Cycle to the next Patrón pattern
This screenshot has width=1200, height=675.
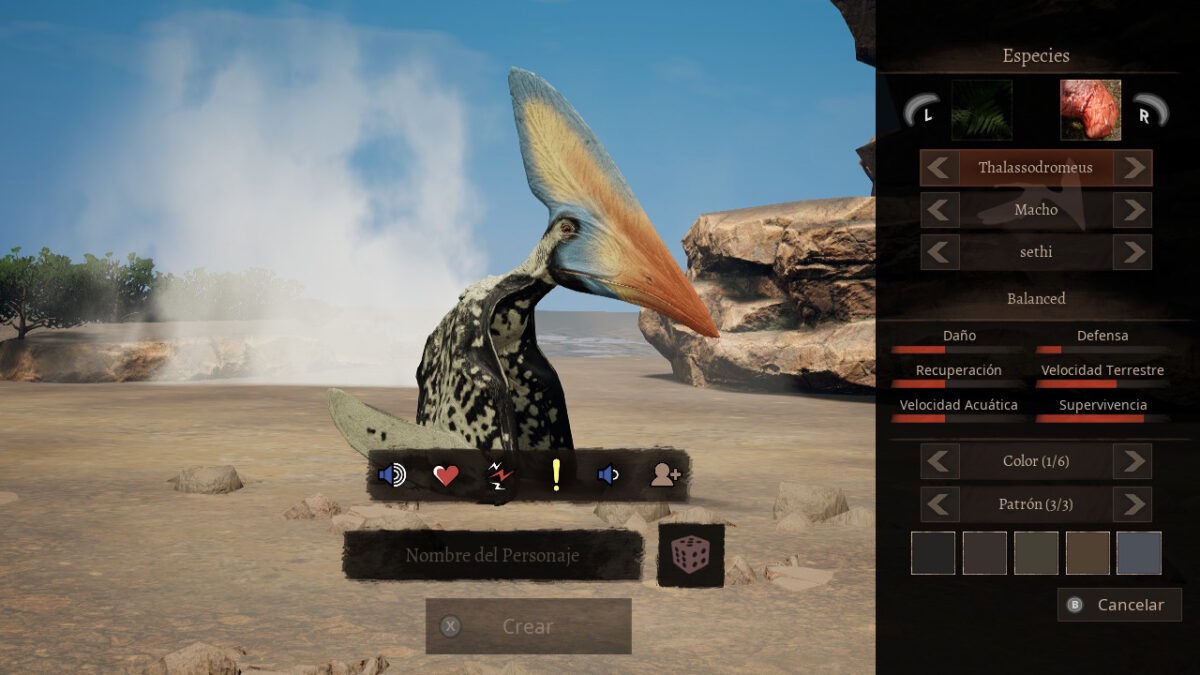click(1132, 504)
